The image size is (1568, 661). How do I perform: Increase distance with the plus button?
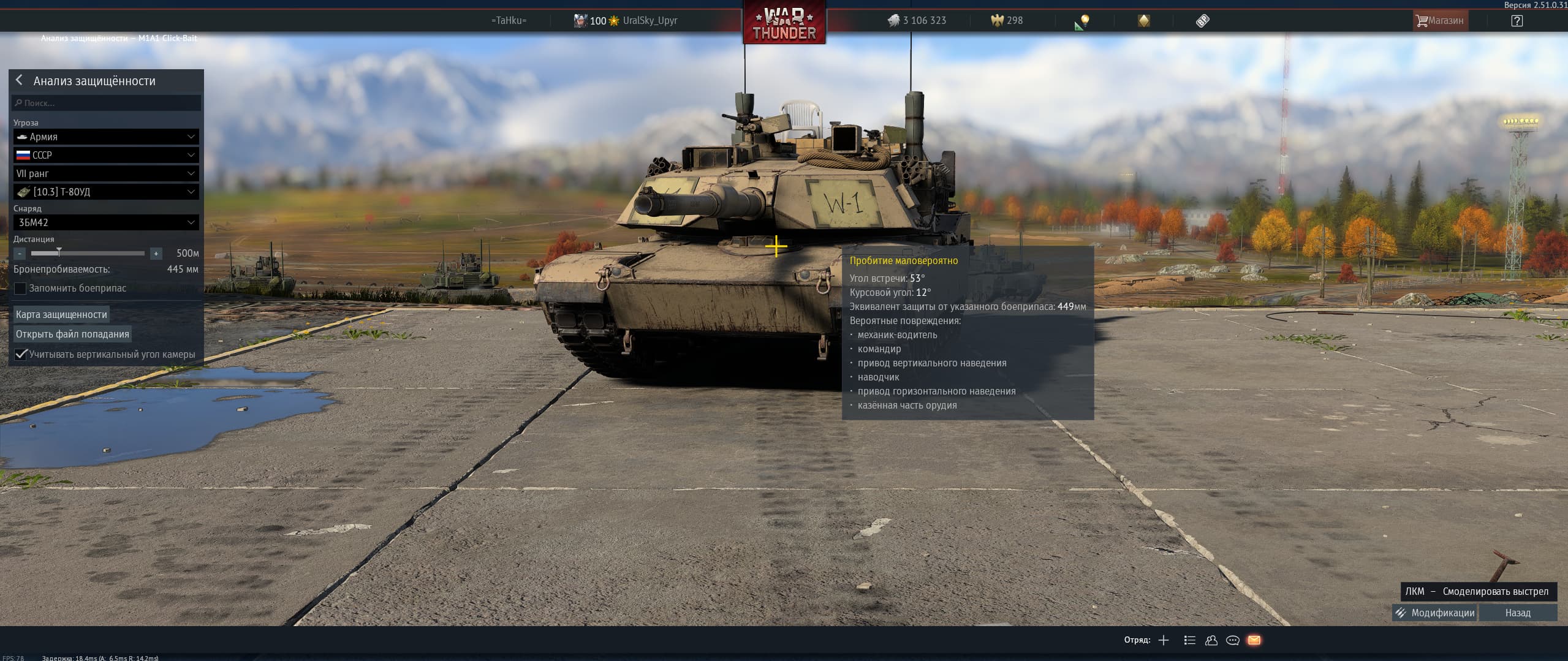point(156,253)
